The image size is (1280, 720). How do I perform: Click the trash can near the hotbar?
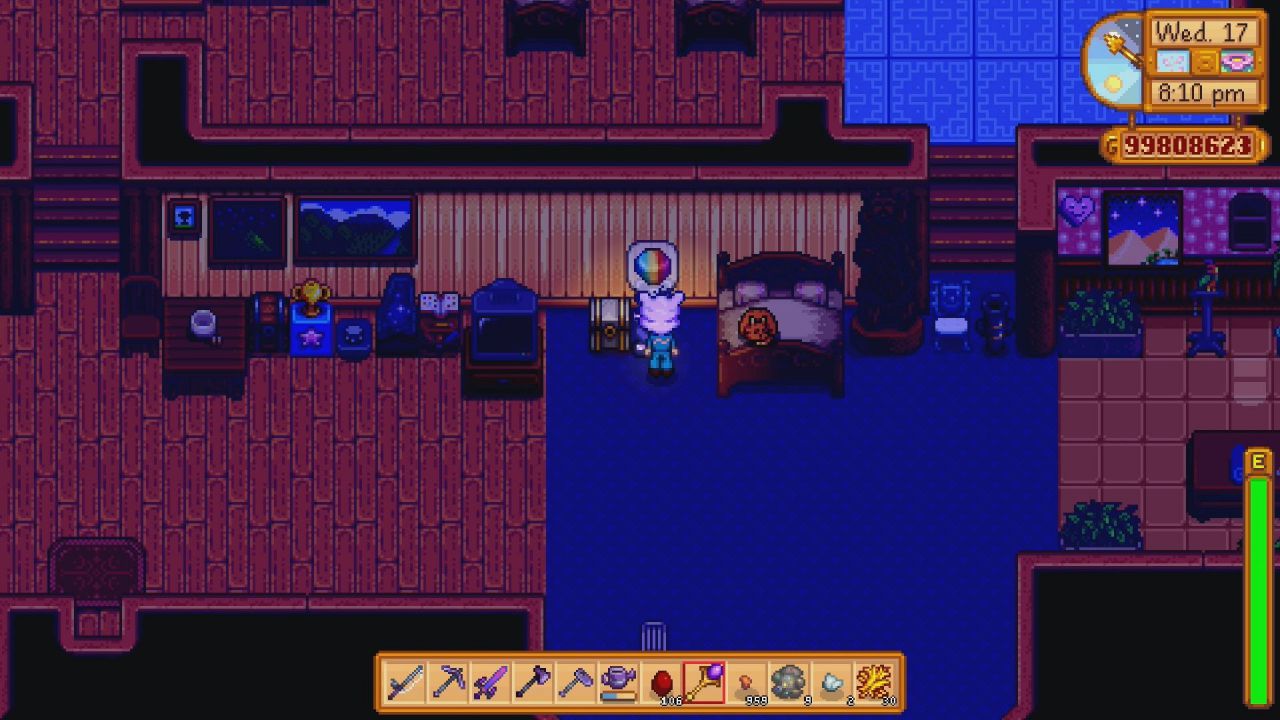pyautogui.click(x=655, y=635)
